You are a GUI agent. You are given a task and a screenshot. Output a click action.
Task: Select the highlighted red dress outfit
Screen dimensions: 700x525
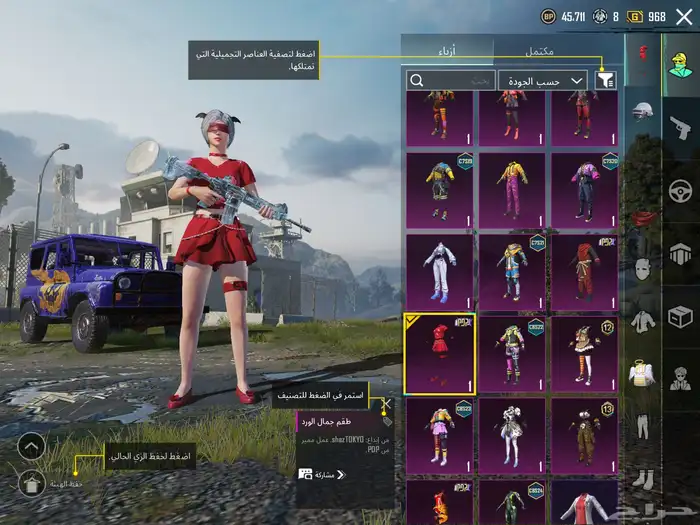click(x=440, y=353)
